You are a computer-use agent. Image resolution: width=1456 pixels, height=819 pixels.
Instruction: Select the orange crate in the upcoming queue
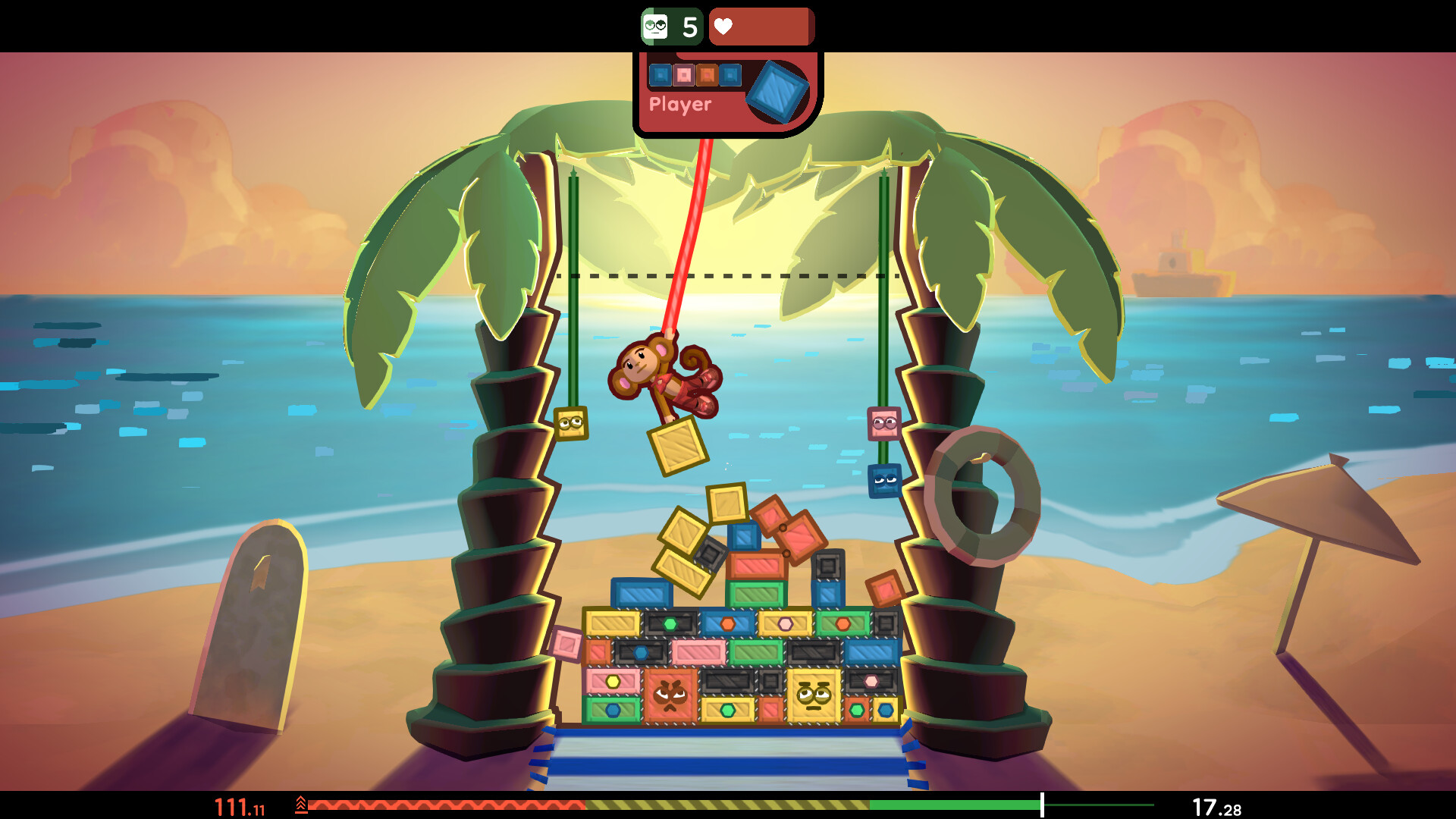706,74
